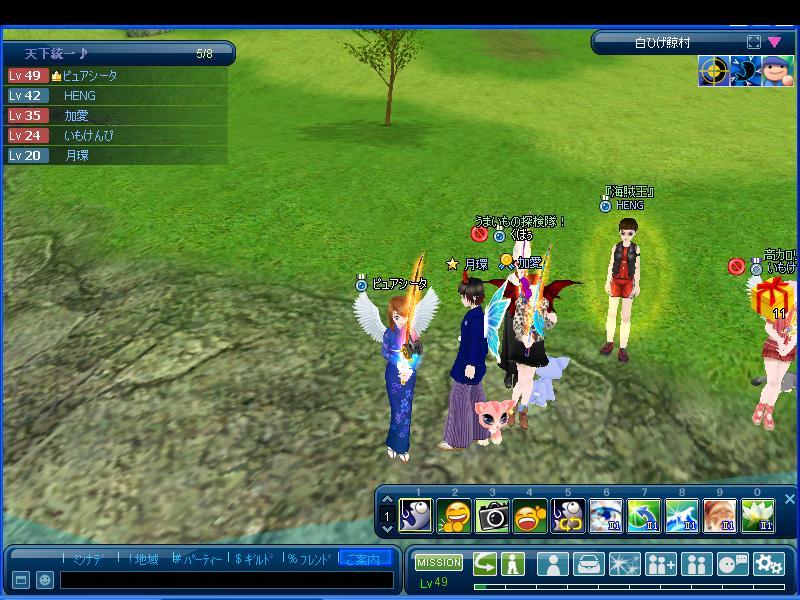800x600 pixels.
Task: Open the inventory bag button
Action: 589,564
